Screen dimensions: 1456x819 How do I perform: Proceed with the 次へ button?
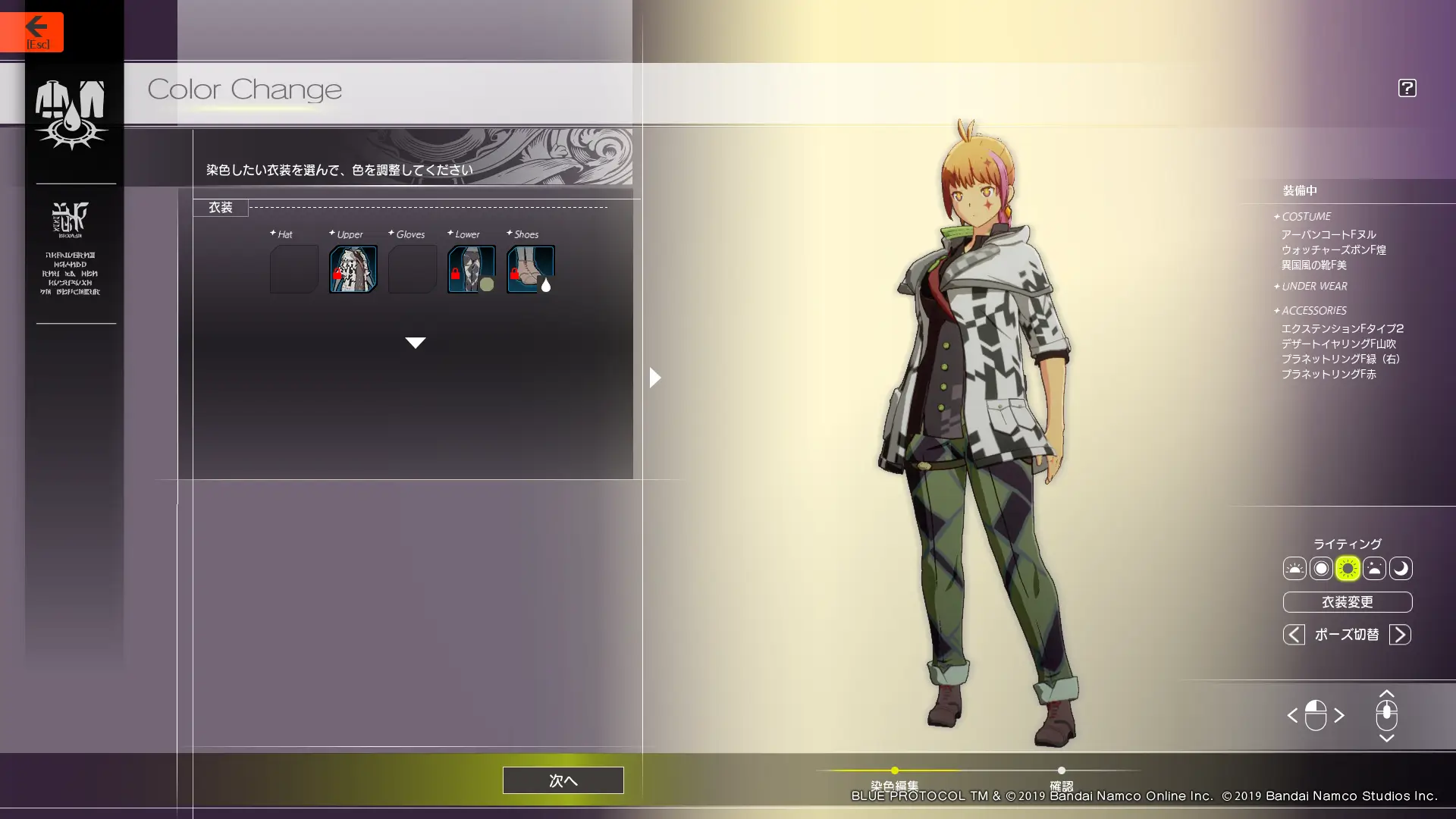[563, 780]
